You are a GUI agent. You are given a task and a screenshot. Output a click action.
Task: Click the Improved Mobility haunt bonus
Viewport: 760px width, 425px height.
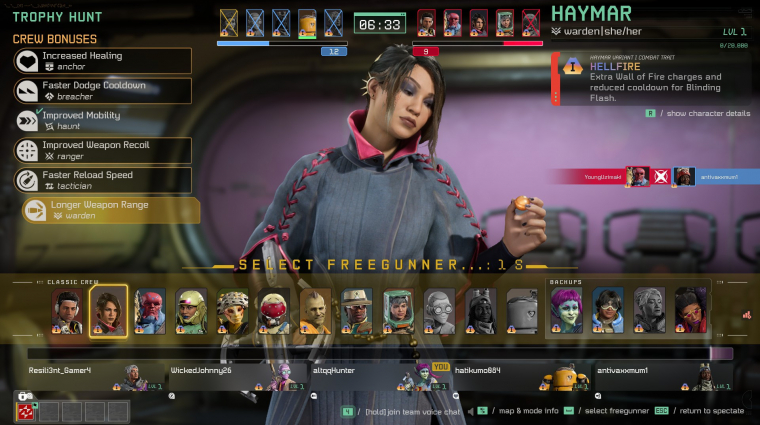(102, 120)
